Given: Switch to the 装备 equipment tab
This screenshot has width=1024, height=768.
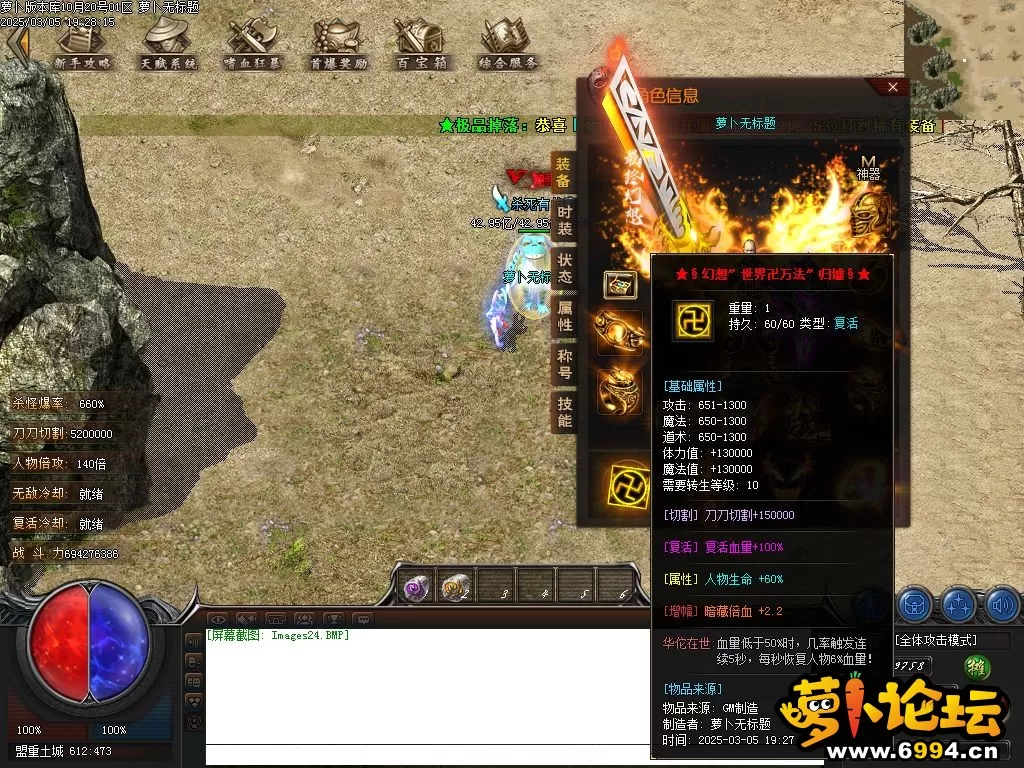Looking at the screenshot, I should point(564,173).
